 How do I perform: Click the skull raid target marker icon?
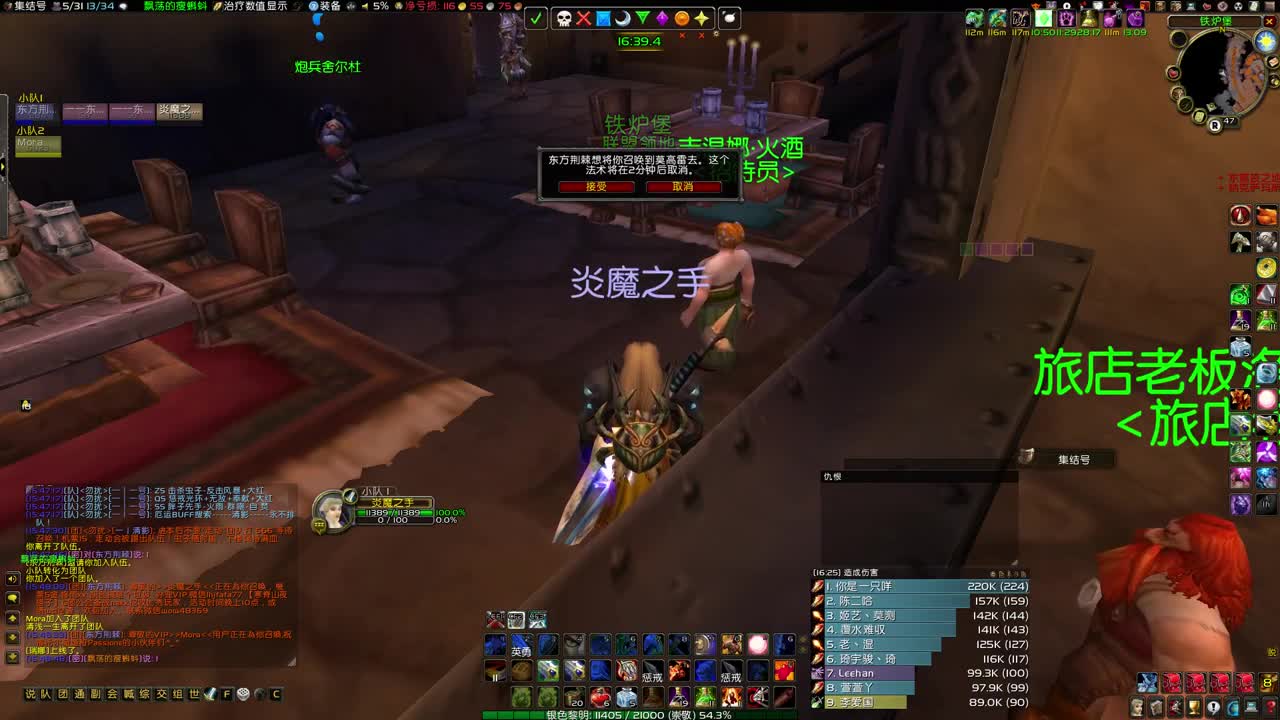tap(564, 17)
